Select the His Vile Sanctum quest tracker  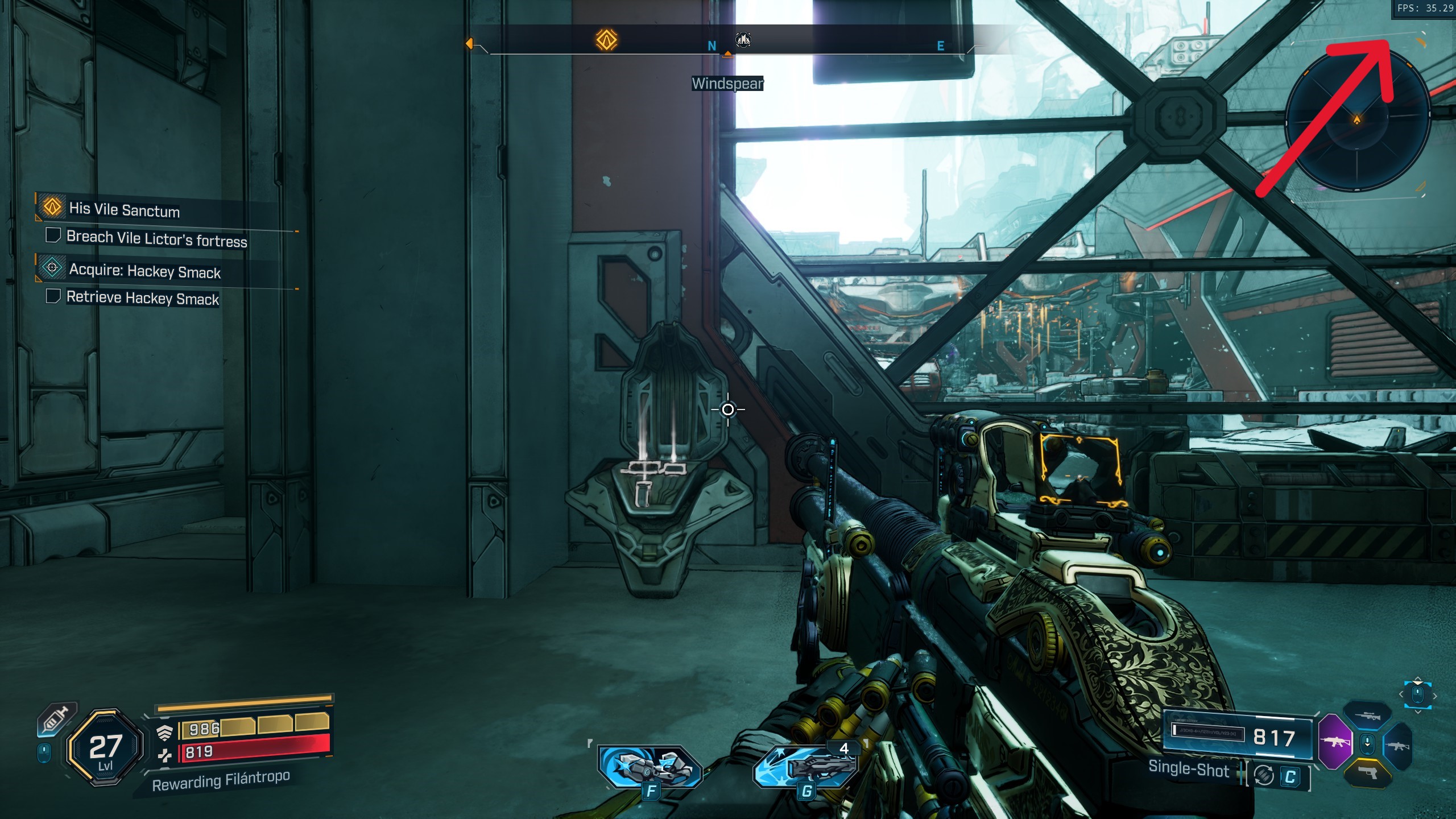(124, 209)
